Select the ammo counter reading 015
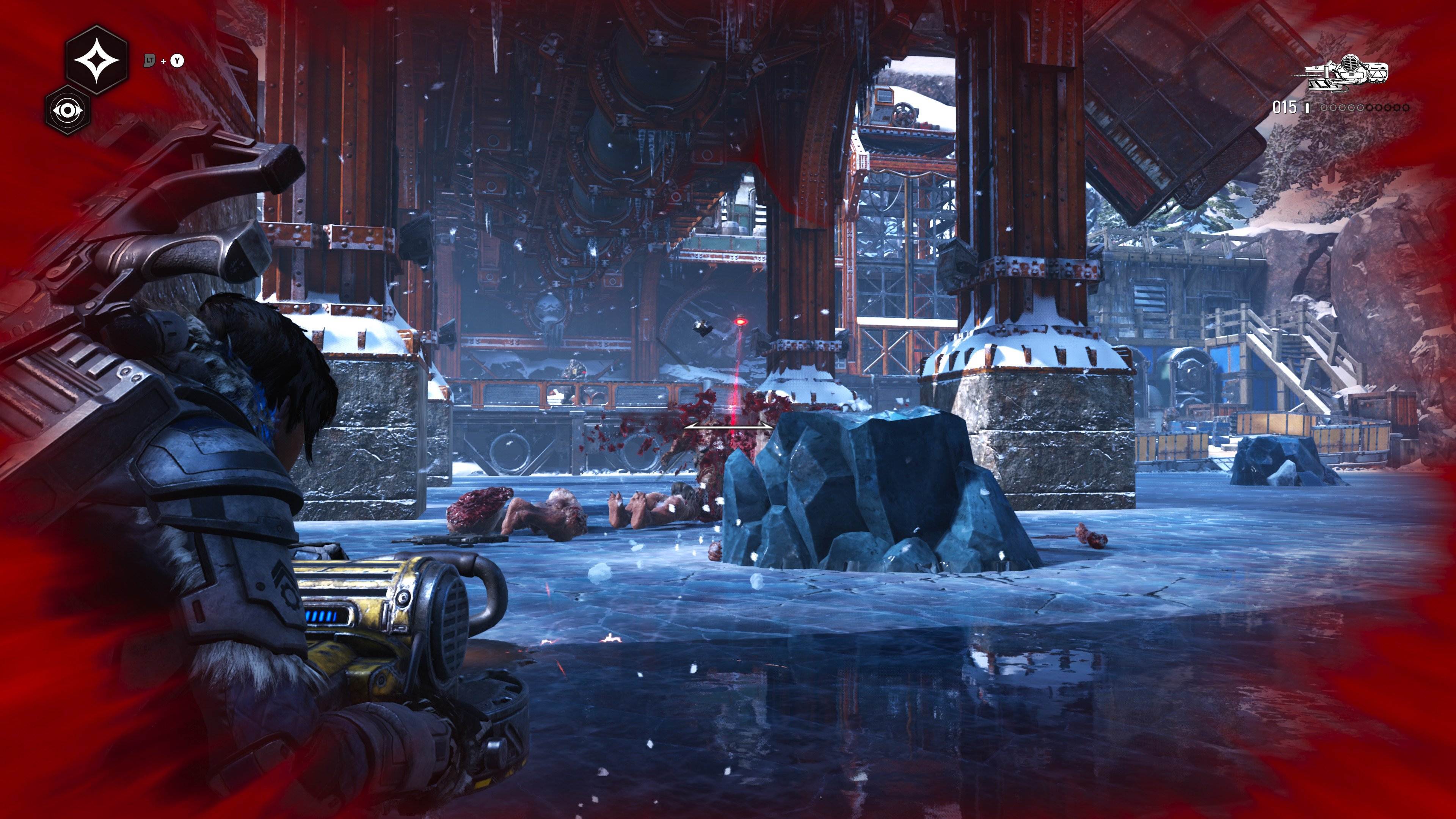 click(1285, 107)
